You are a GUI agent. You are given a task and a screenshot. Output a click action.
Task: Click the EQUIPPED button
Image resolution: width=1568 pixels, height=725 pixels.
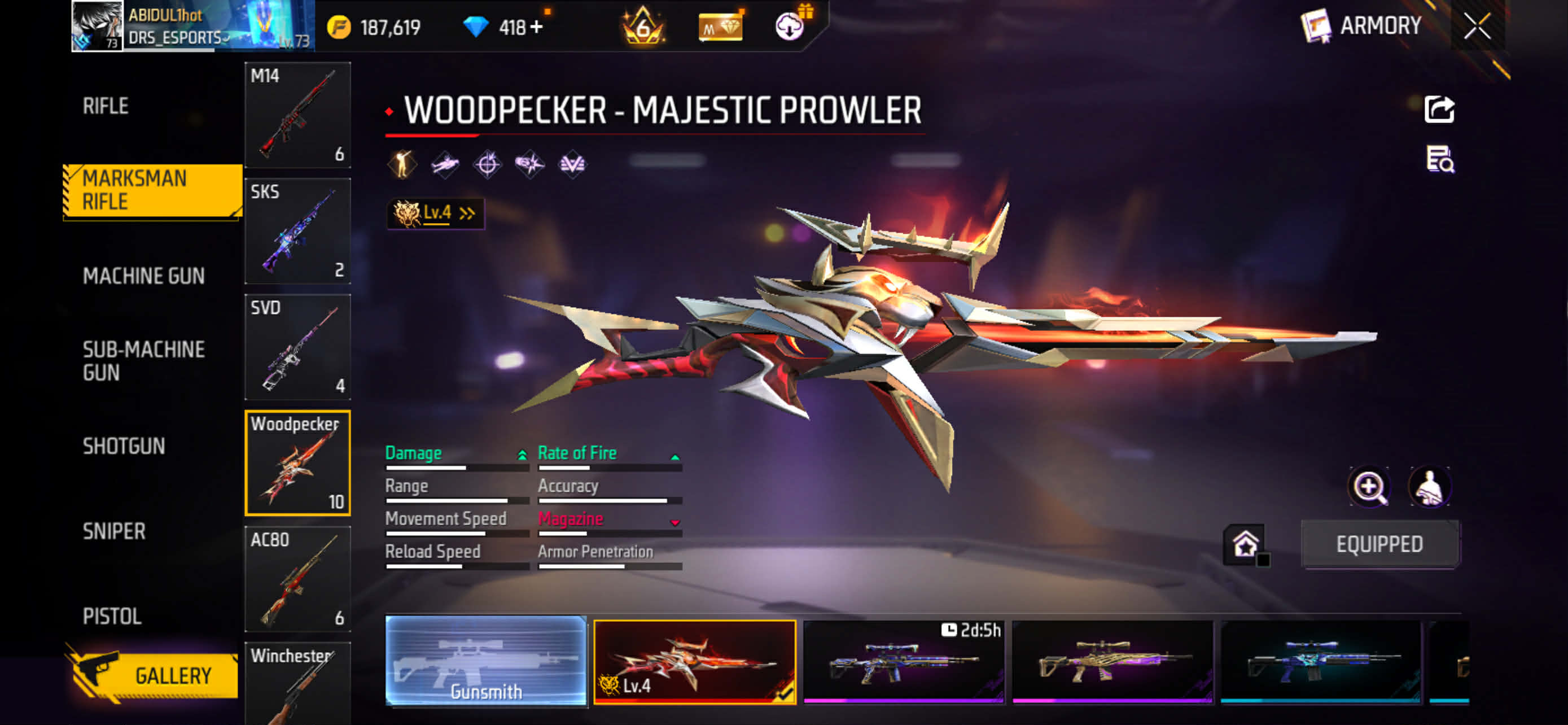point(1379,544)
